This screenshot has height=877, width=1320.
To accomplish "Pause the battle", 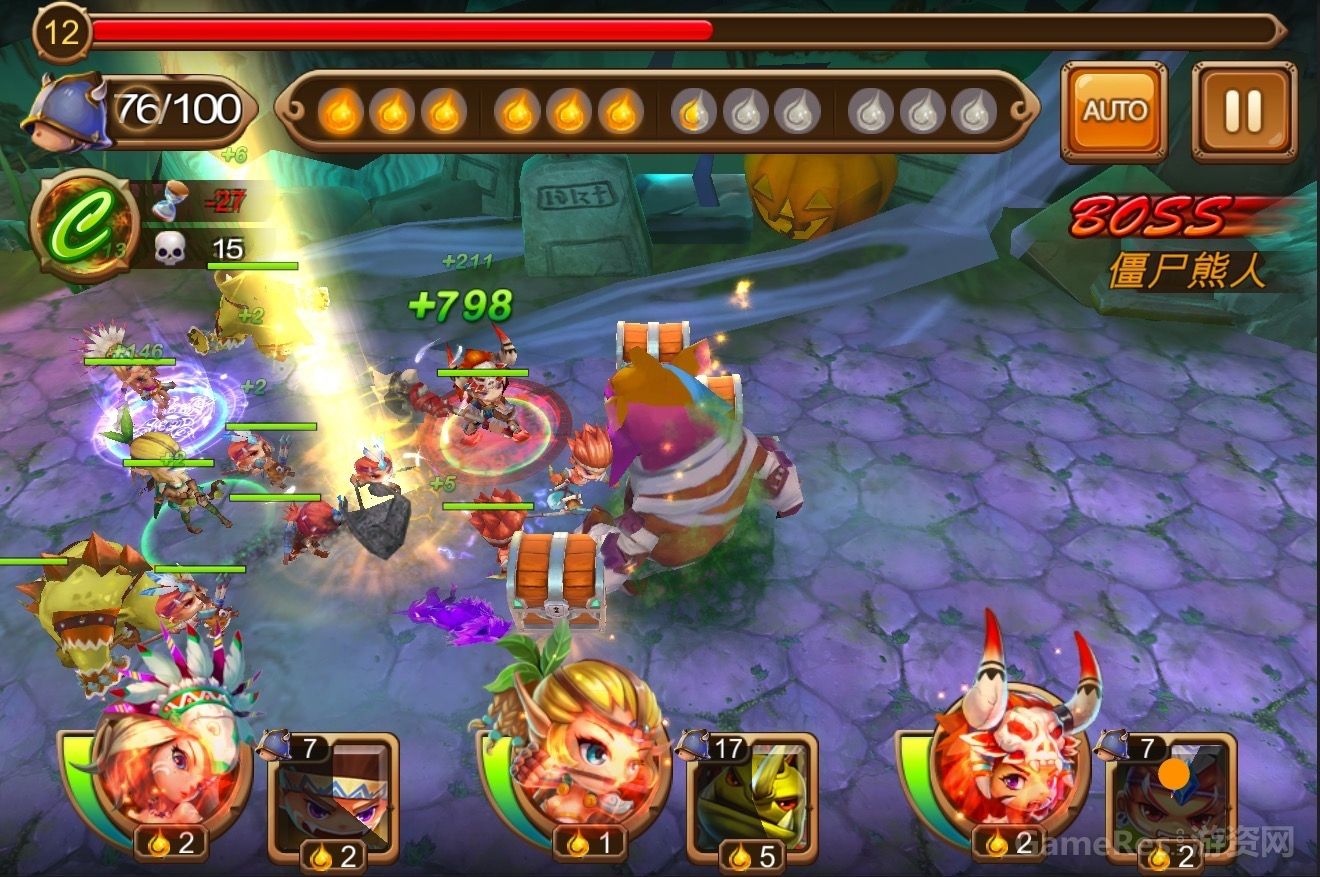I will [x=1243, y=111].
